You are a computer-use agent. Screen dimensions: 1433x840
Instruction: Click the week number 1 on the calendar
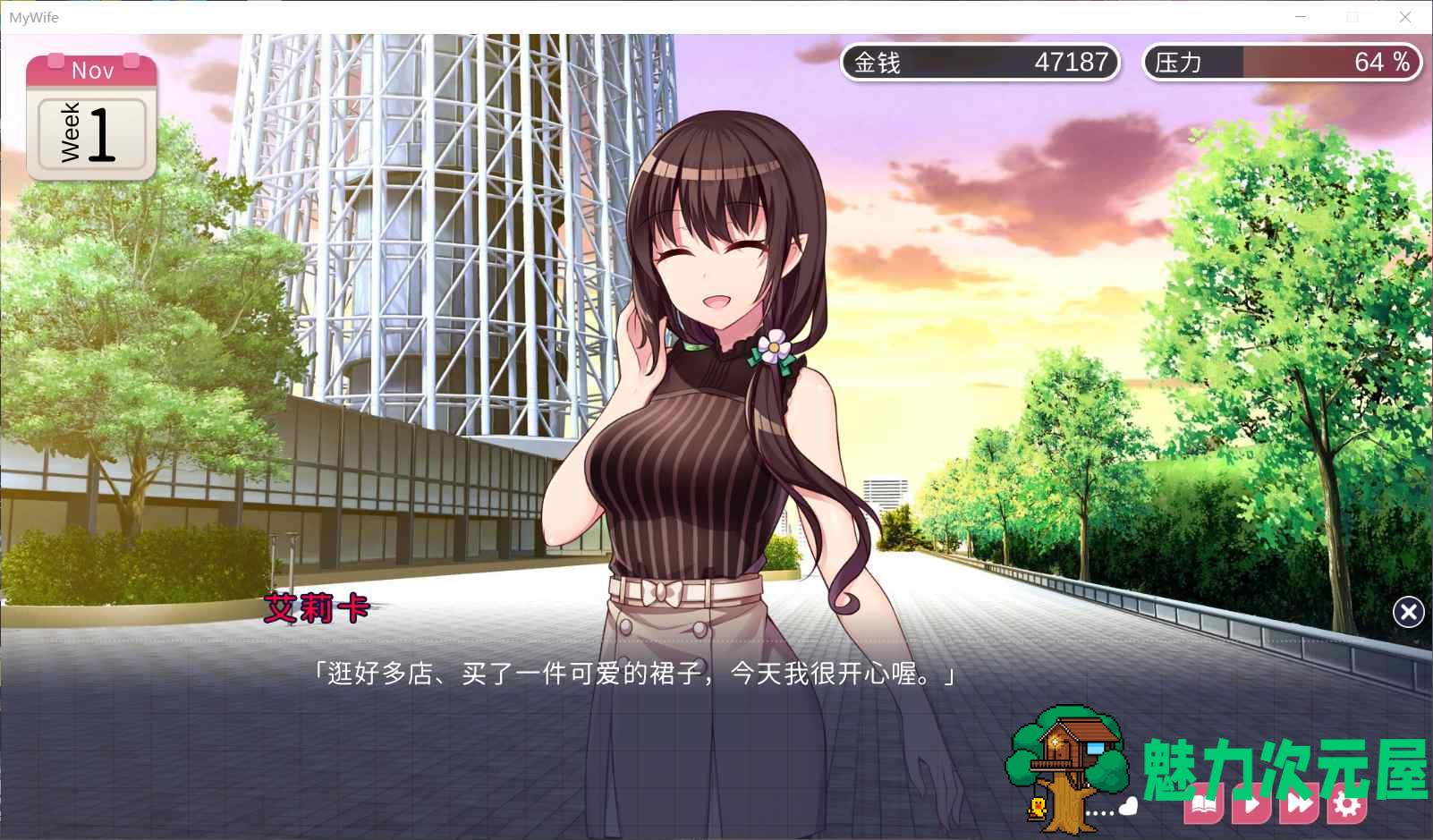pos(100,133)
